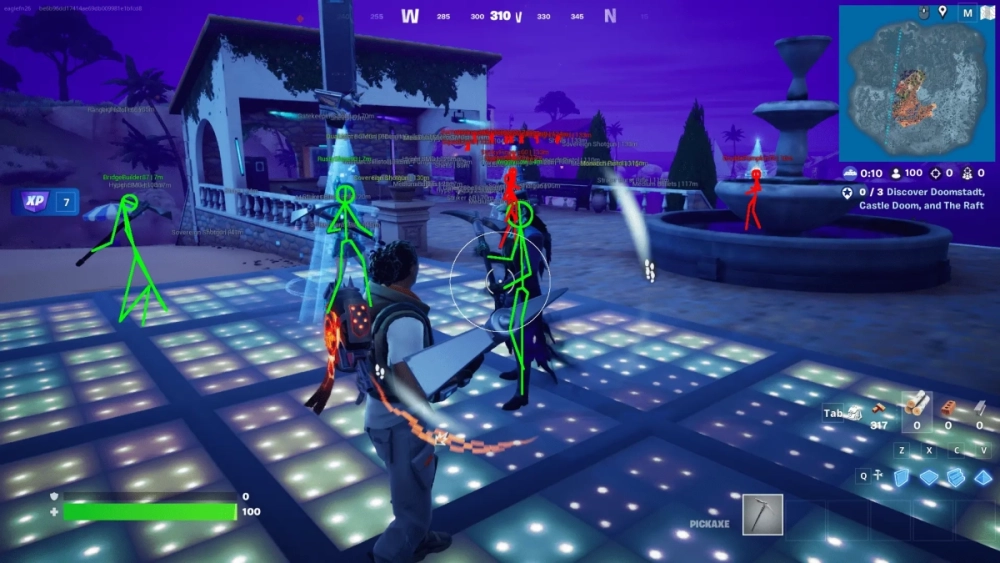Click the crossed pickaxe build-mode icon
Viewport: 1000px width, 563px height.
coord(877,477)
